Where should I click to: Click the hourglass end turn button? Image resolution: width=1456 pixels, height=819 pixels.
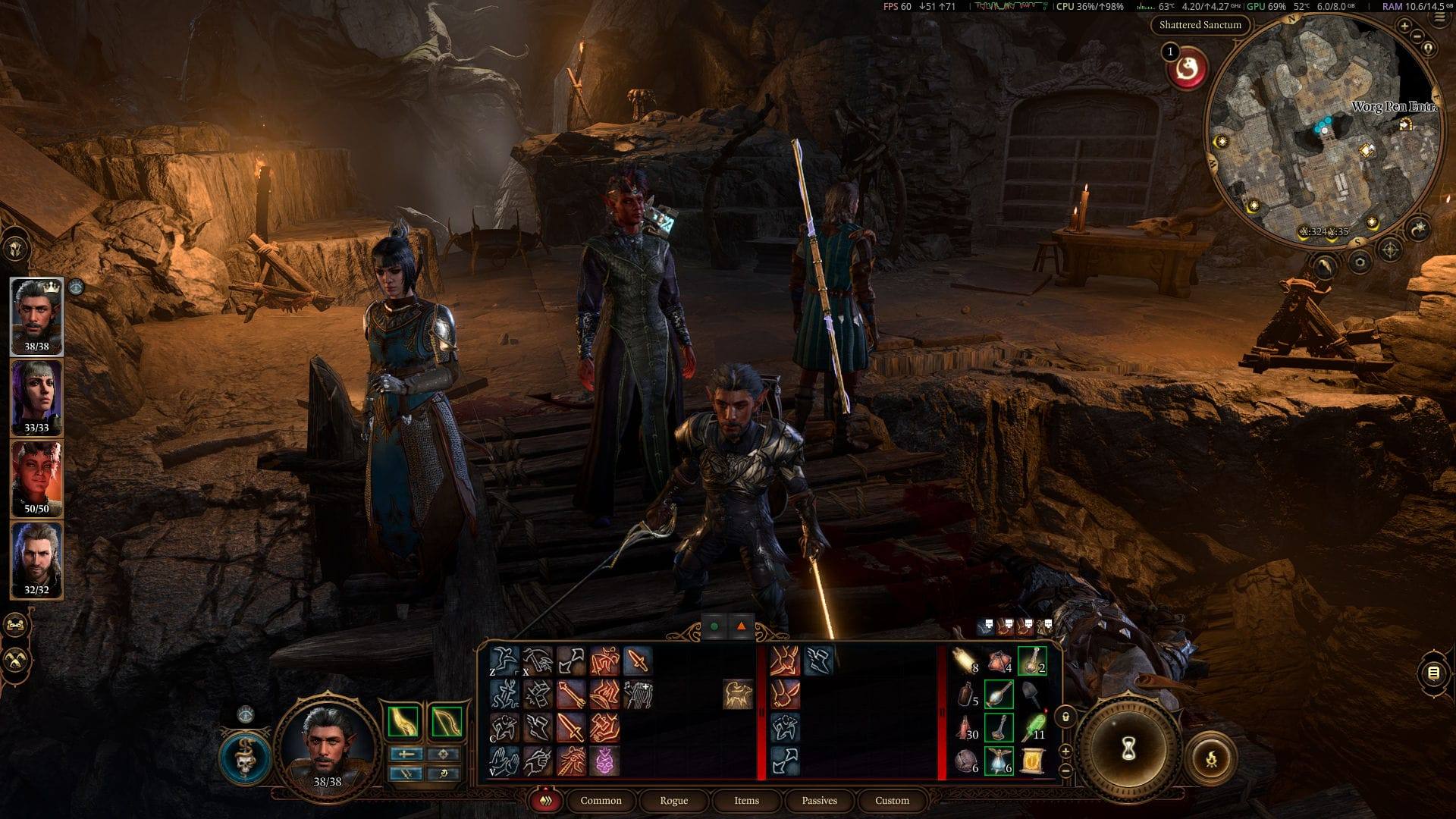1128,750
